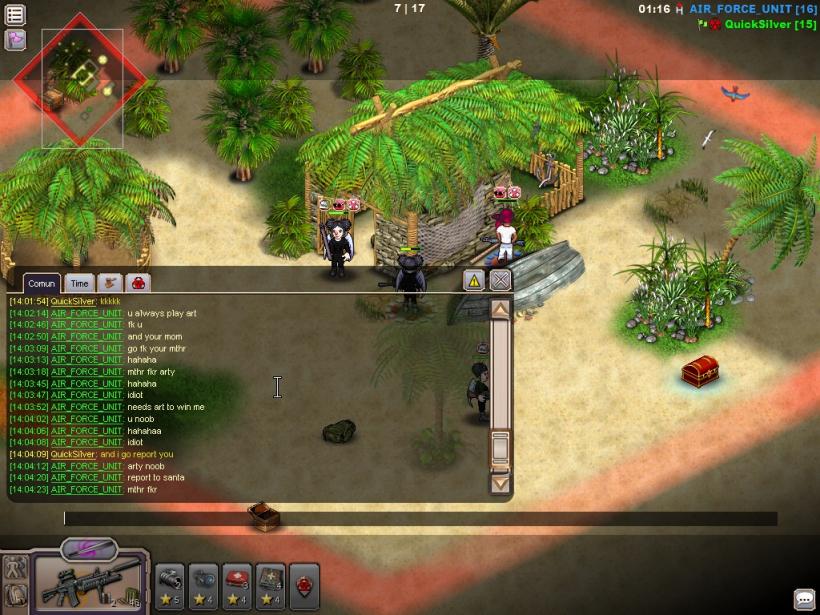
Task: Switch to the Comun chat tab
Action: (41, 284)
